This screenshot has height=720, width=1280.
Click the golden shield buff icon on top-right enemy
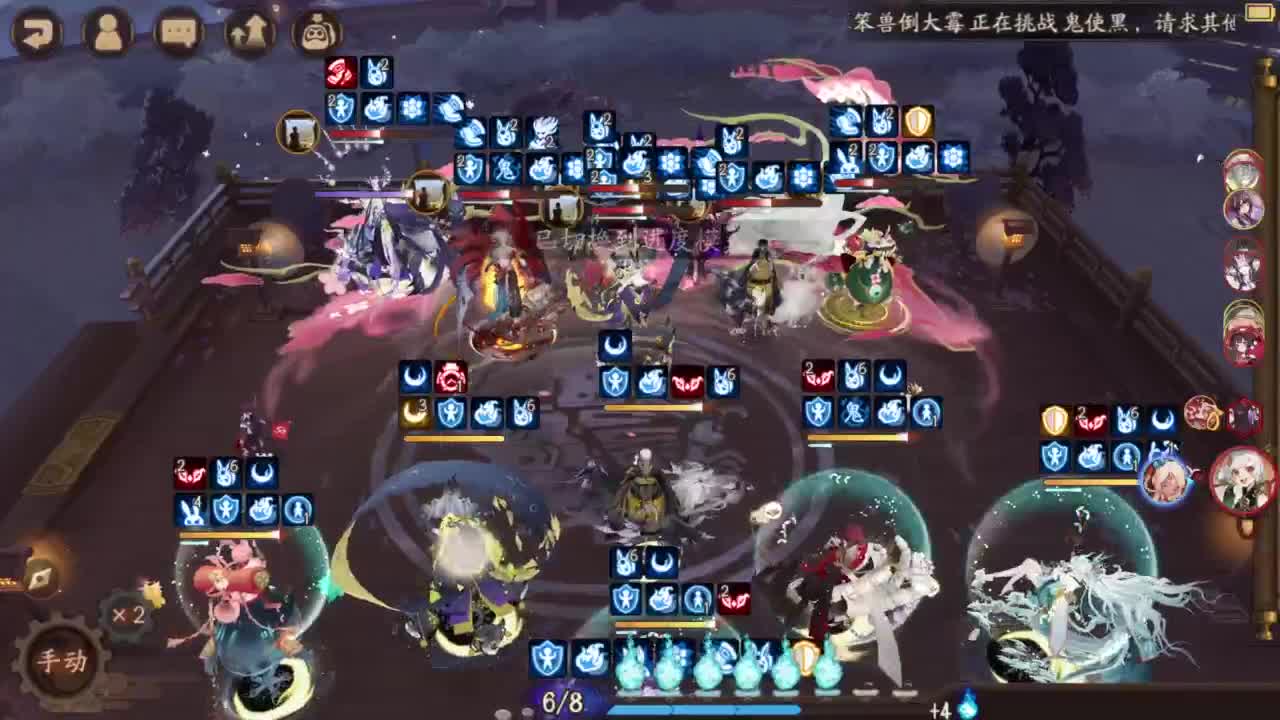[x=916, y=122]
